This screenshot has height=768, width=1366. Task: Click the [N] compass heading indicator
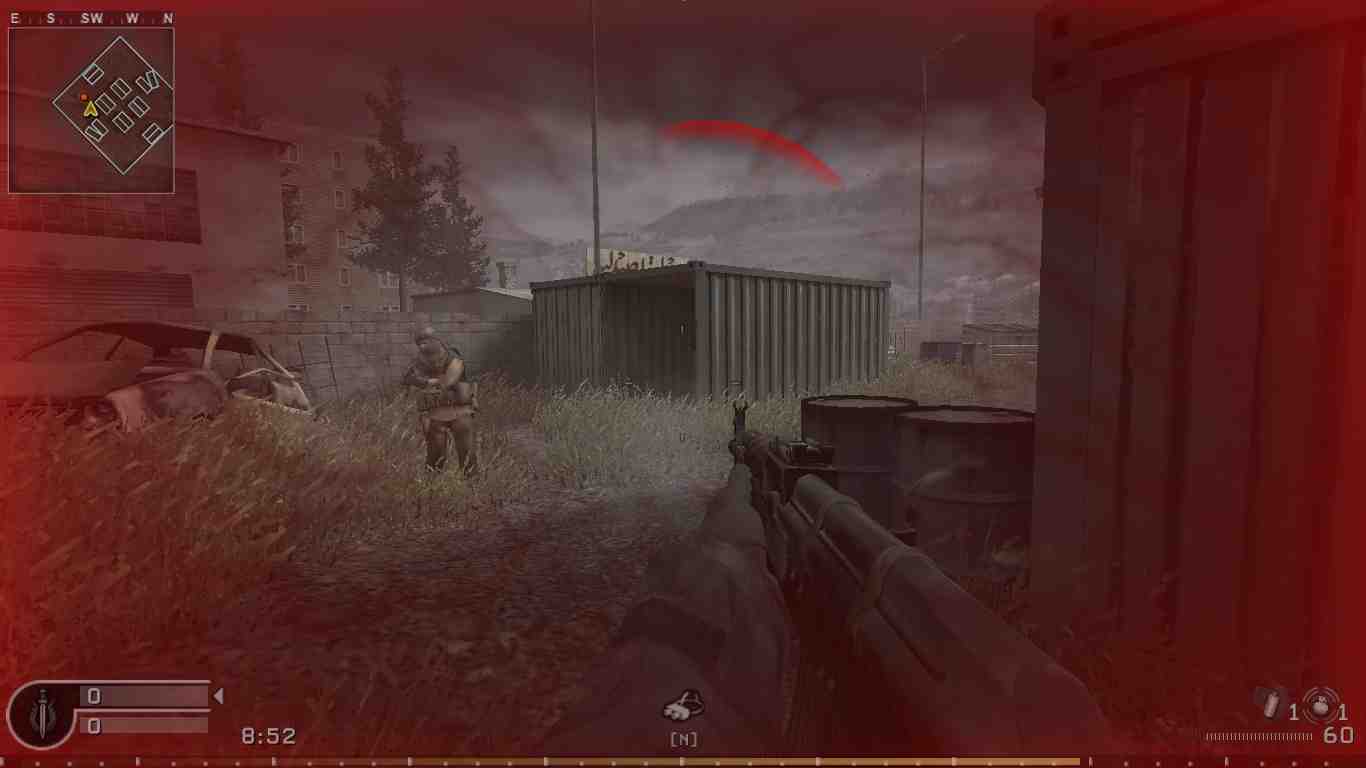(x=684, y=740)
